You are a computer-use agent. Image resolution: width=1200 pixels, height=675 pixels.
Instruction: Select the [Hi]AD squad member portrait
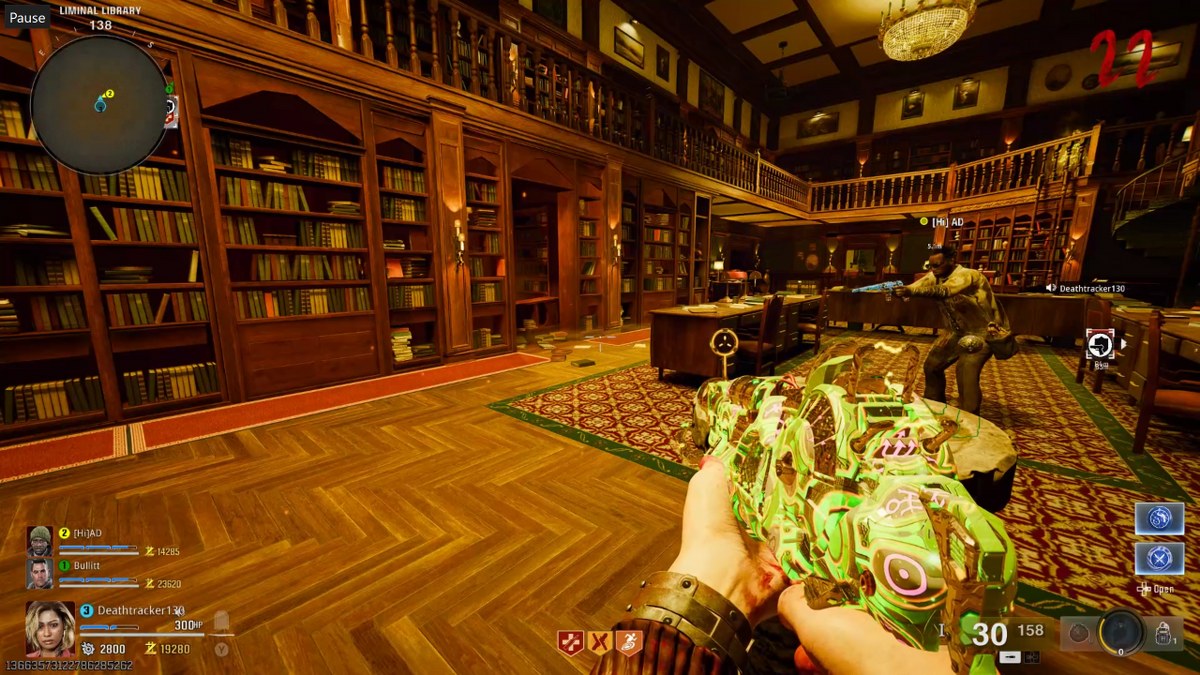39,540
